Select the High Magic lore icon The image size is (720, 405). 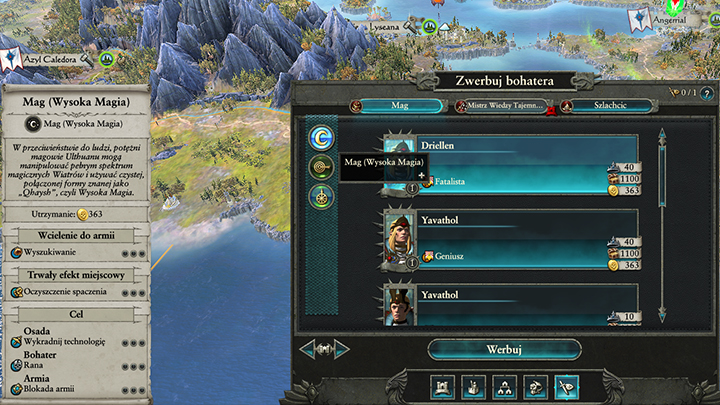(x=322, y=137)
